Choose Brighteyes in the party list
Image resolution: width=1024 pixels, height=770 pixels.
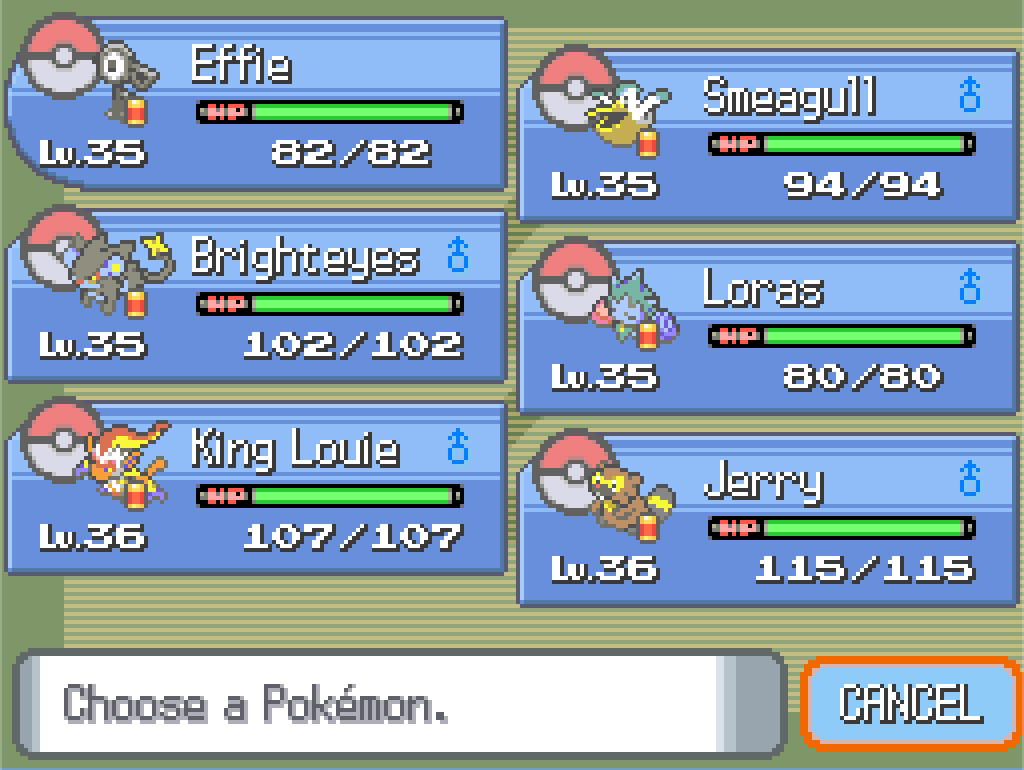[256, 297]
